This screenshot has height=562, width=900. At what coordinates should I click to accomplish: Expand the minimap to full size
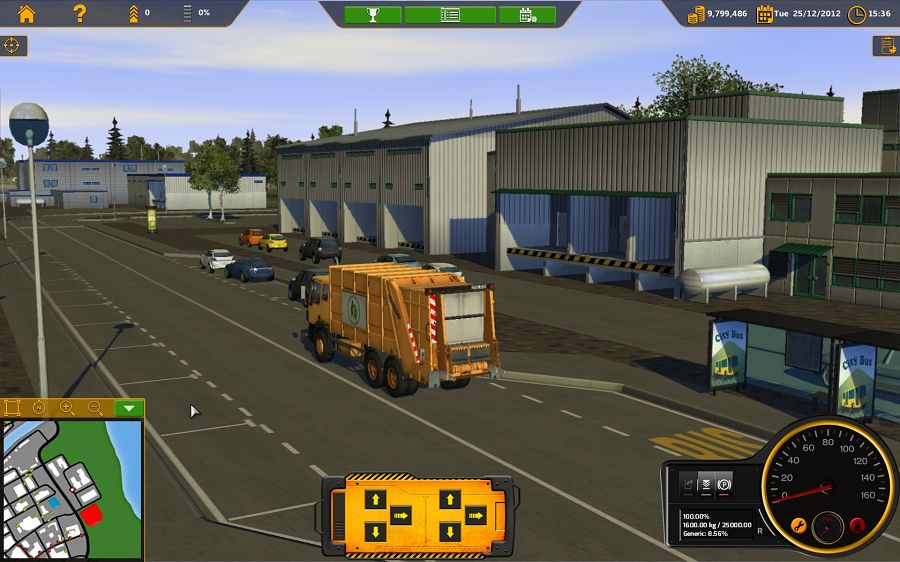[x=13, y=408]
